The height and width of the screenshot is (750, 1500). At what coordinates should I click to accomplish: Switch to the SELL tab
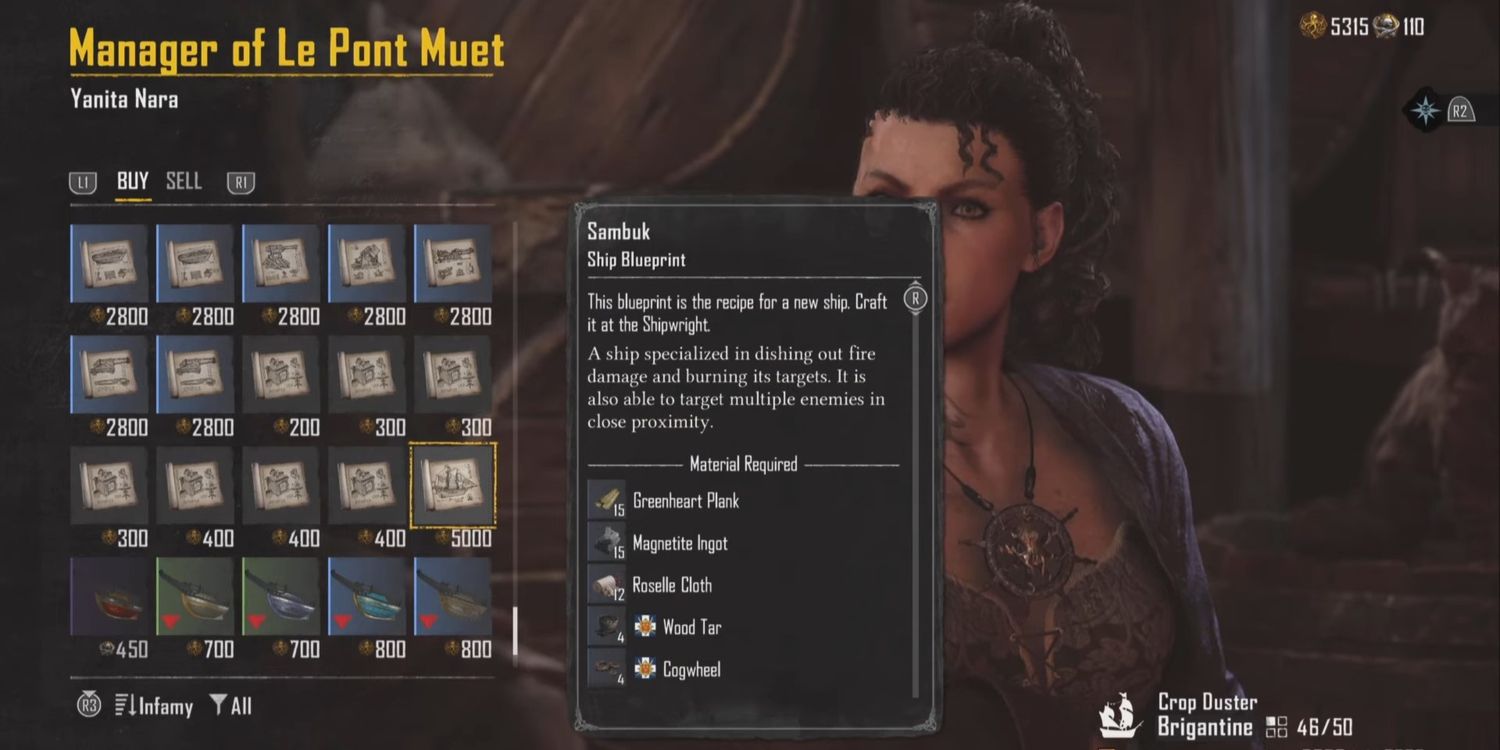[x=184, y=181]
